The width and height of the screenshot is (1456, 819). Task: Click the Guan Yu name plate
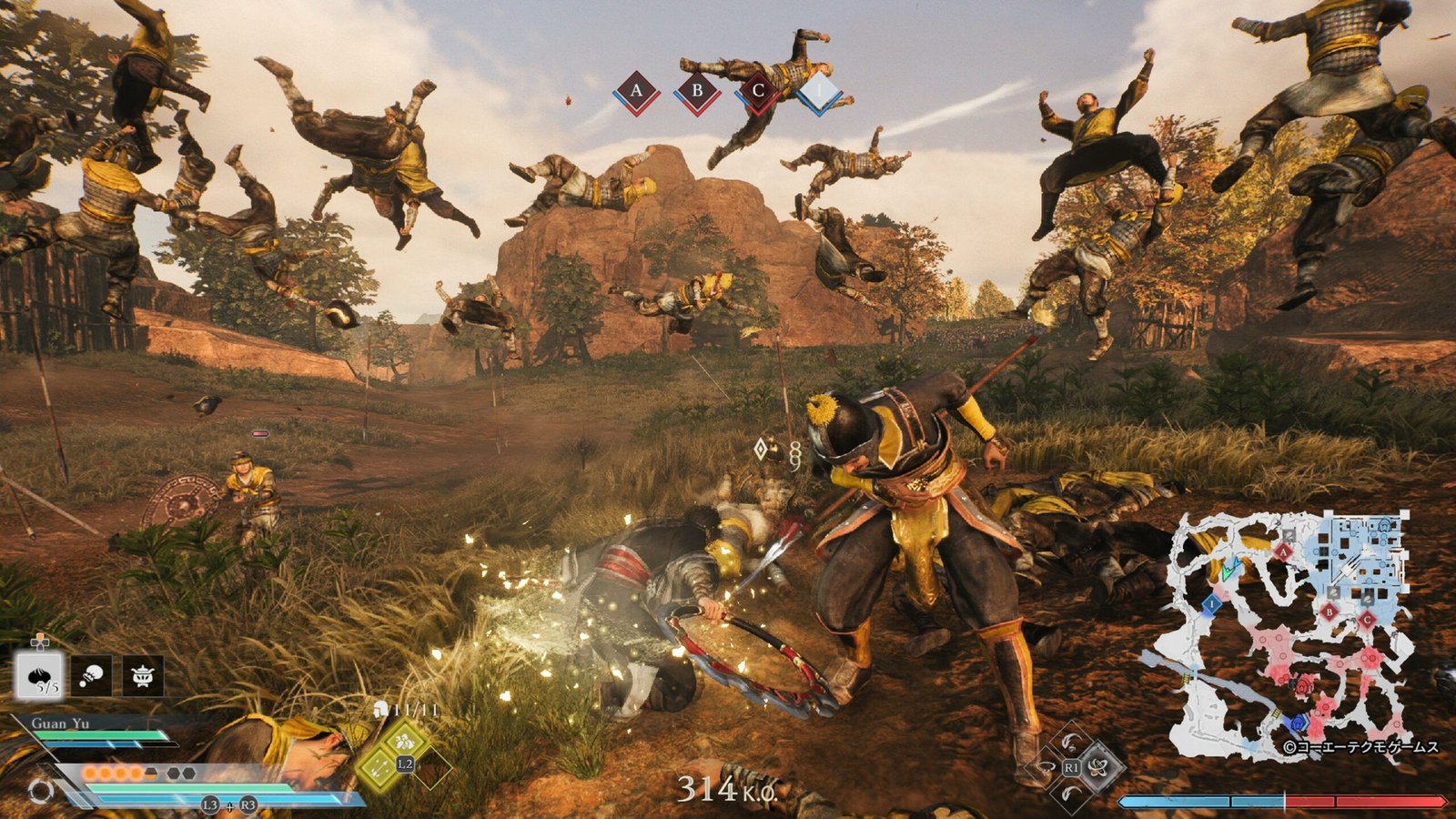(60, 723)
